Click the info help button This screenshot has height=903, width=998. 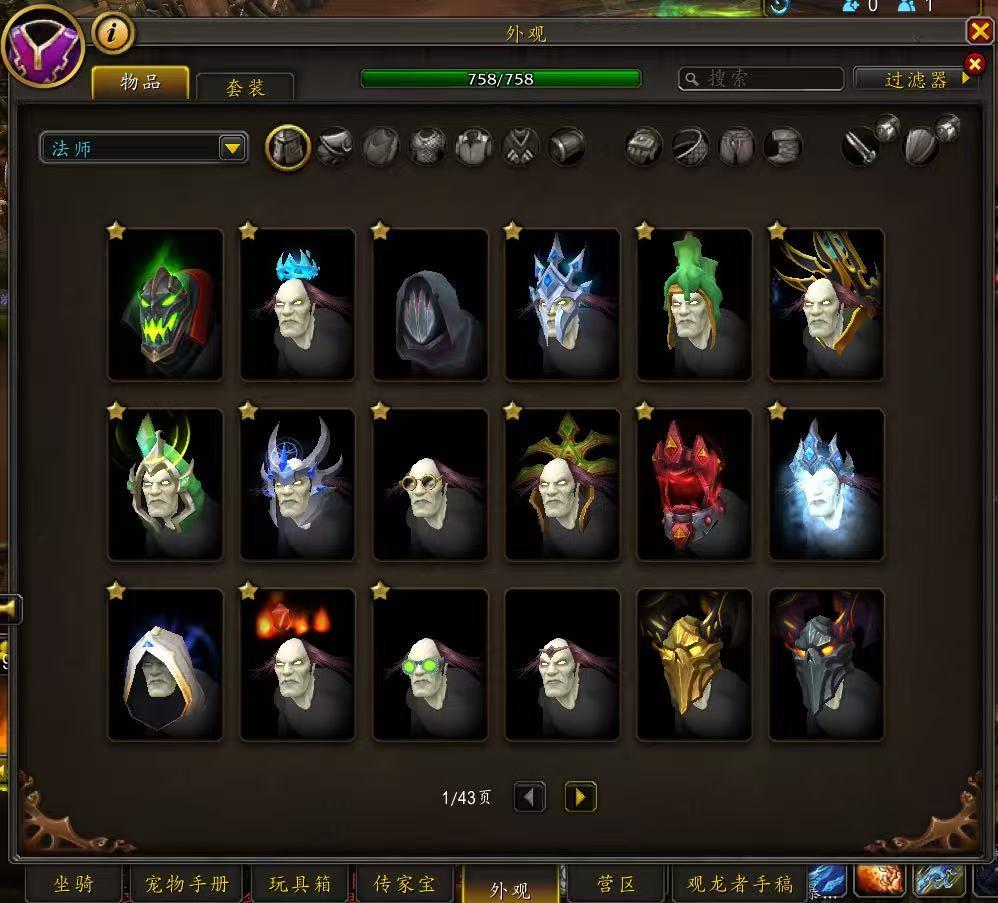point(113,34)
